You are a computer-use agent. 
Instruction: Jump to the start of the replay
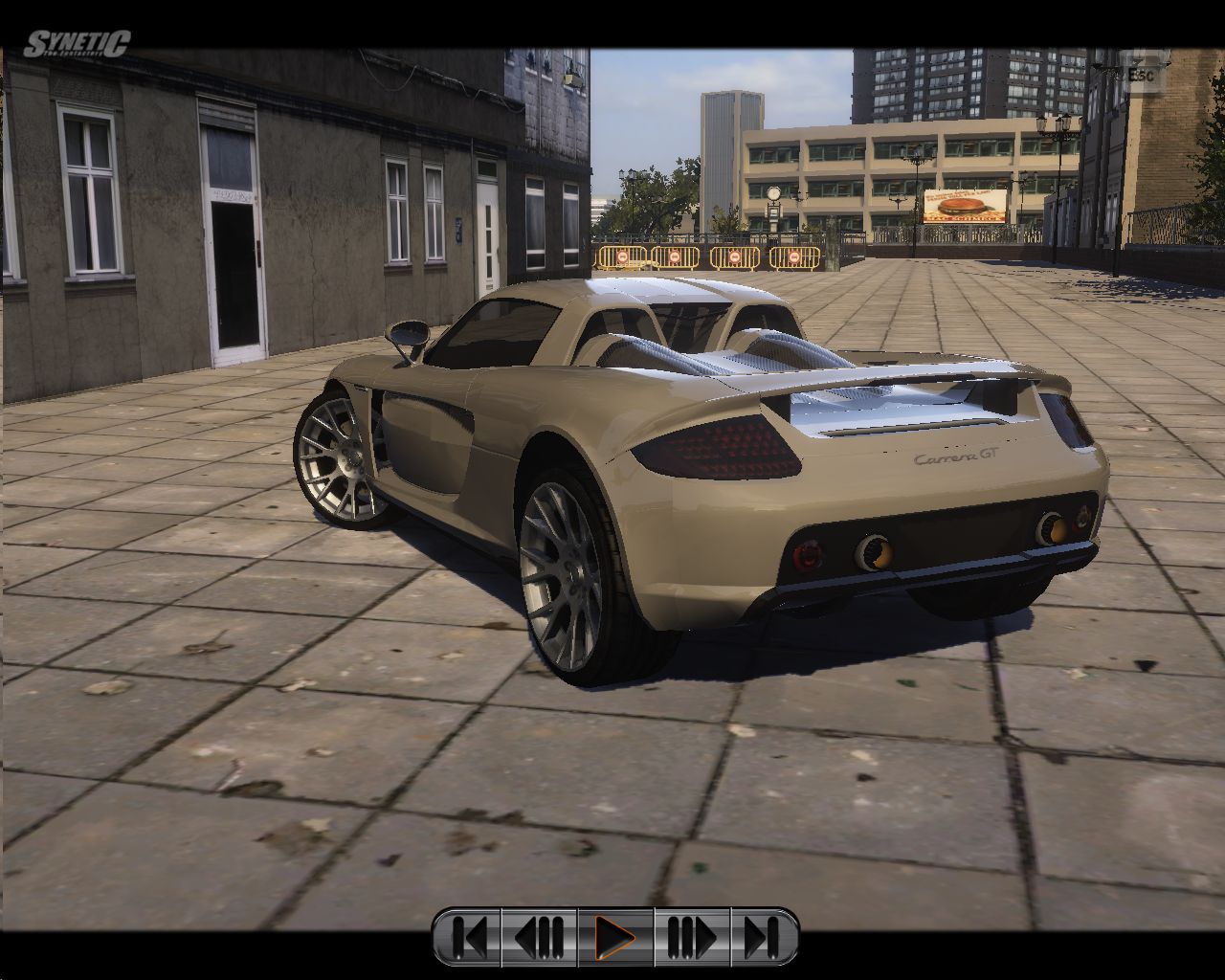point(469,937)
